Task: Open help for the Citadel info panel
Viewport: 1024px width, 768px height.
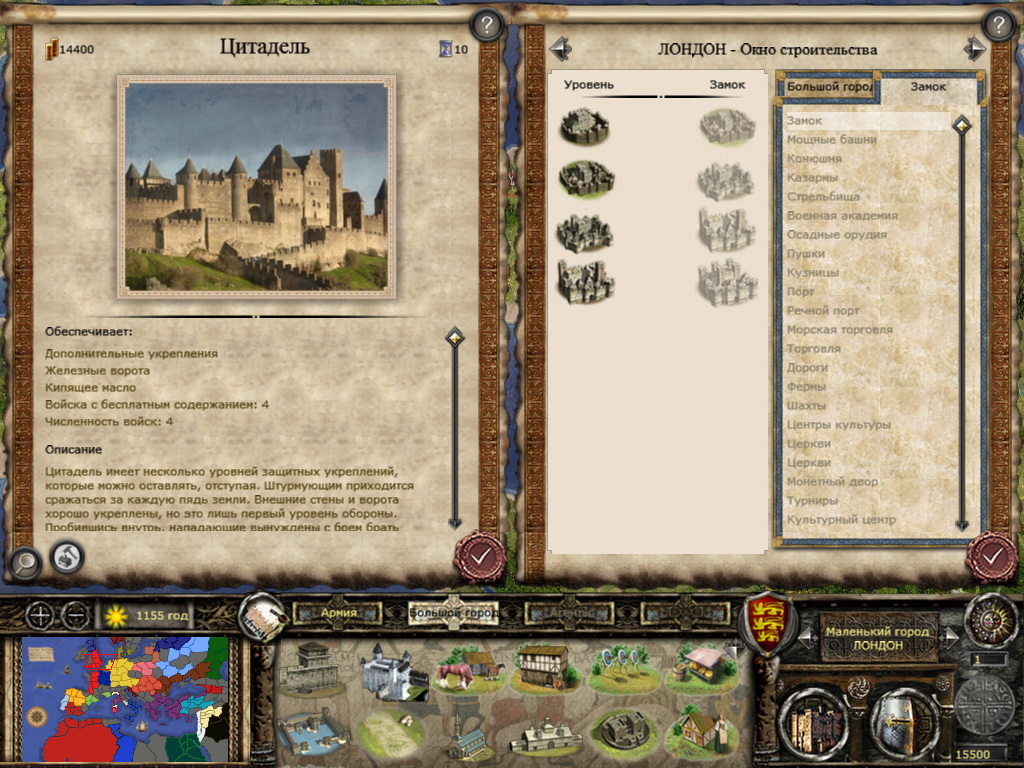Action: click(486, 25)
